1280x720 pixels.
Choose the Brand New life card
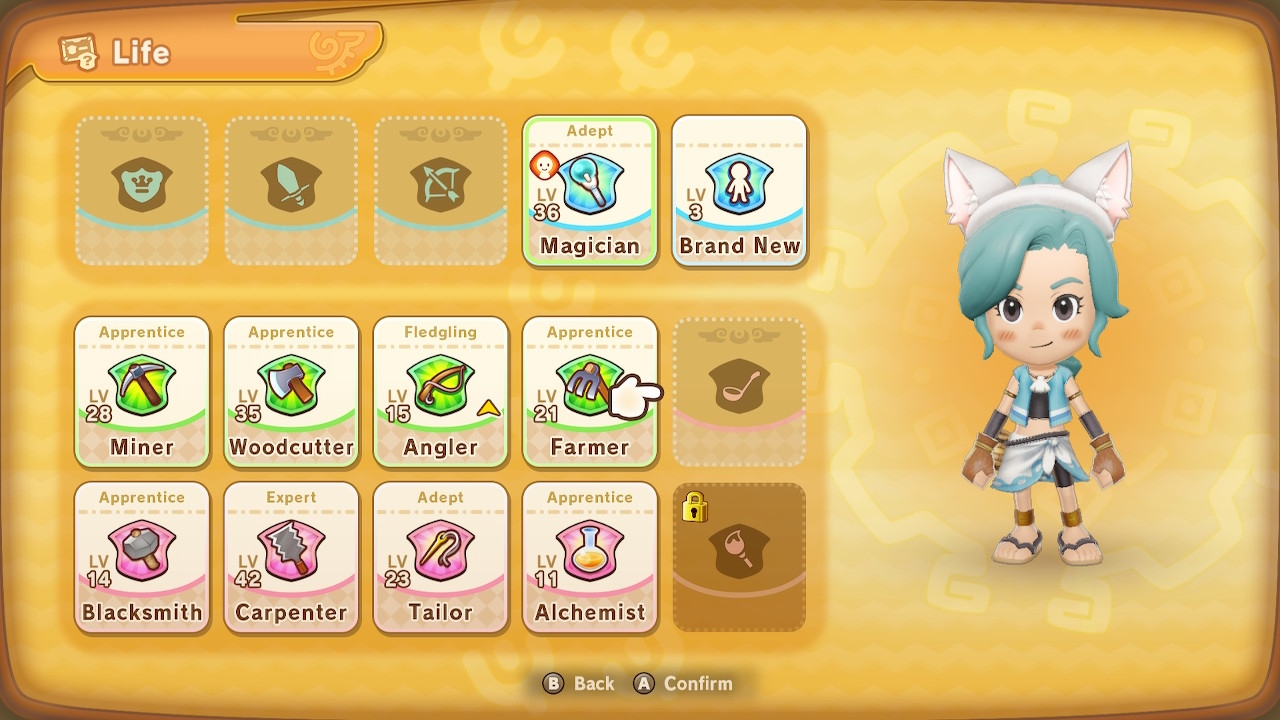coord(740,192)
